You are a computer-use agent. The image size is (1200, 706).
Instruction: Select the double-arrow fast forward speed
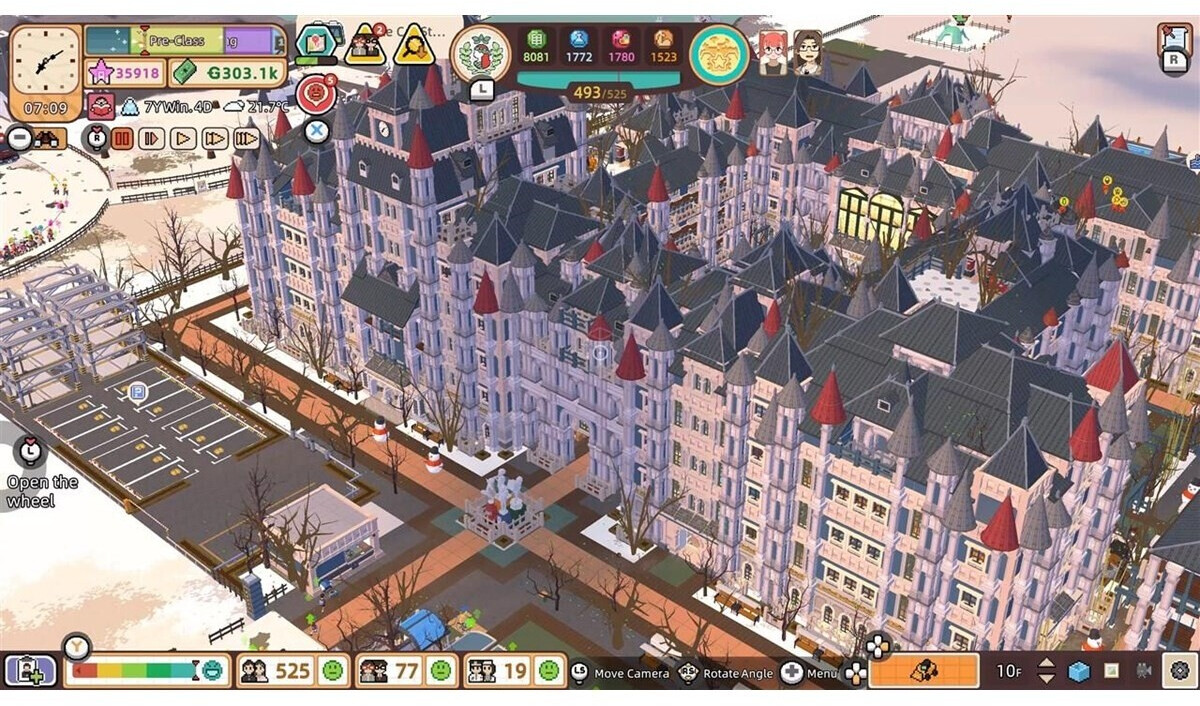click(x=215, y=138)
